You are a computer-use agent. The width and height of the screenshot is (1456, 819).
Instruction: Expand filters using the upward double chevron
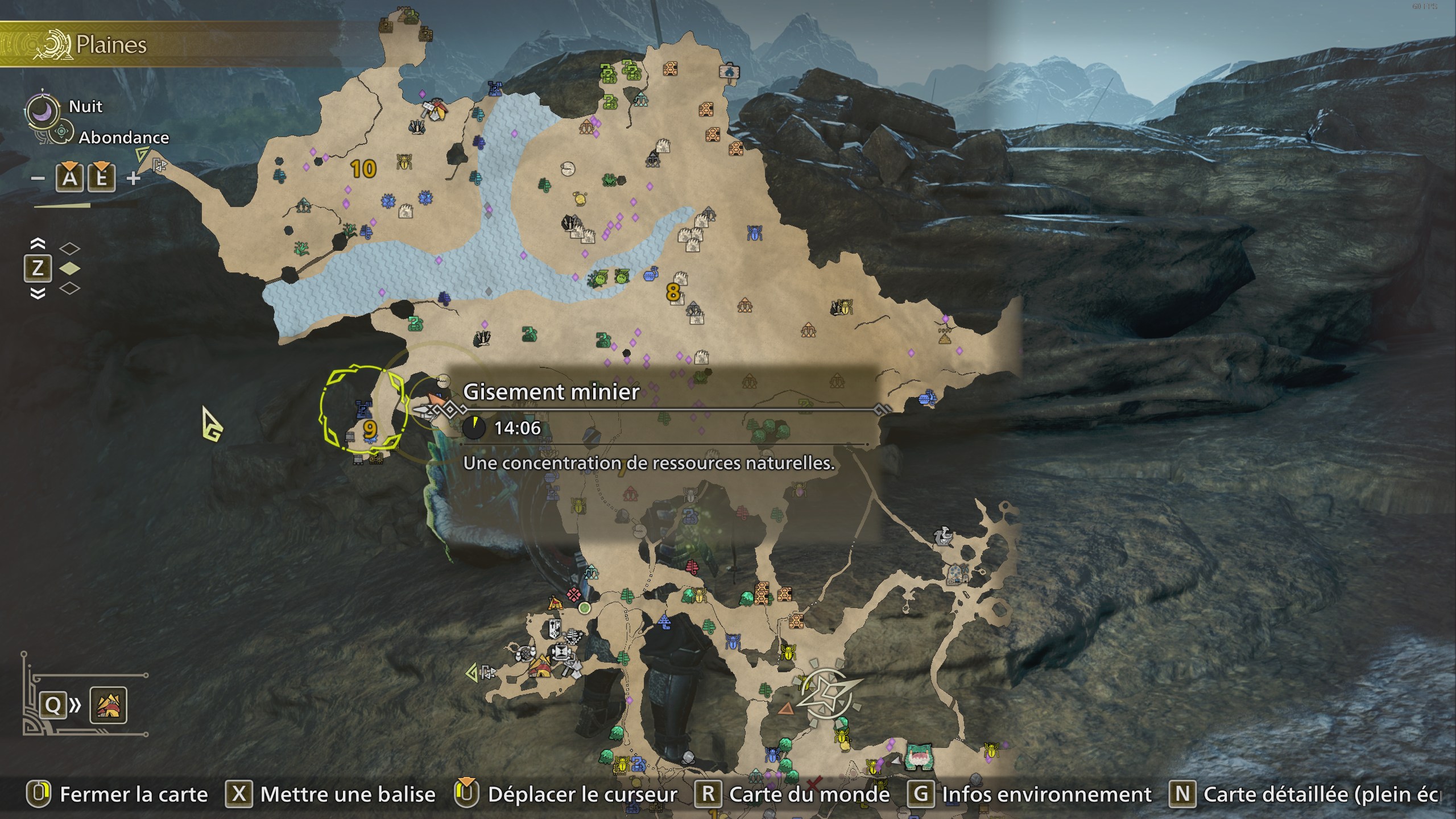click(x=38, y=243)
